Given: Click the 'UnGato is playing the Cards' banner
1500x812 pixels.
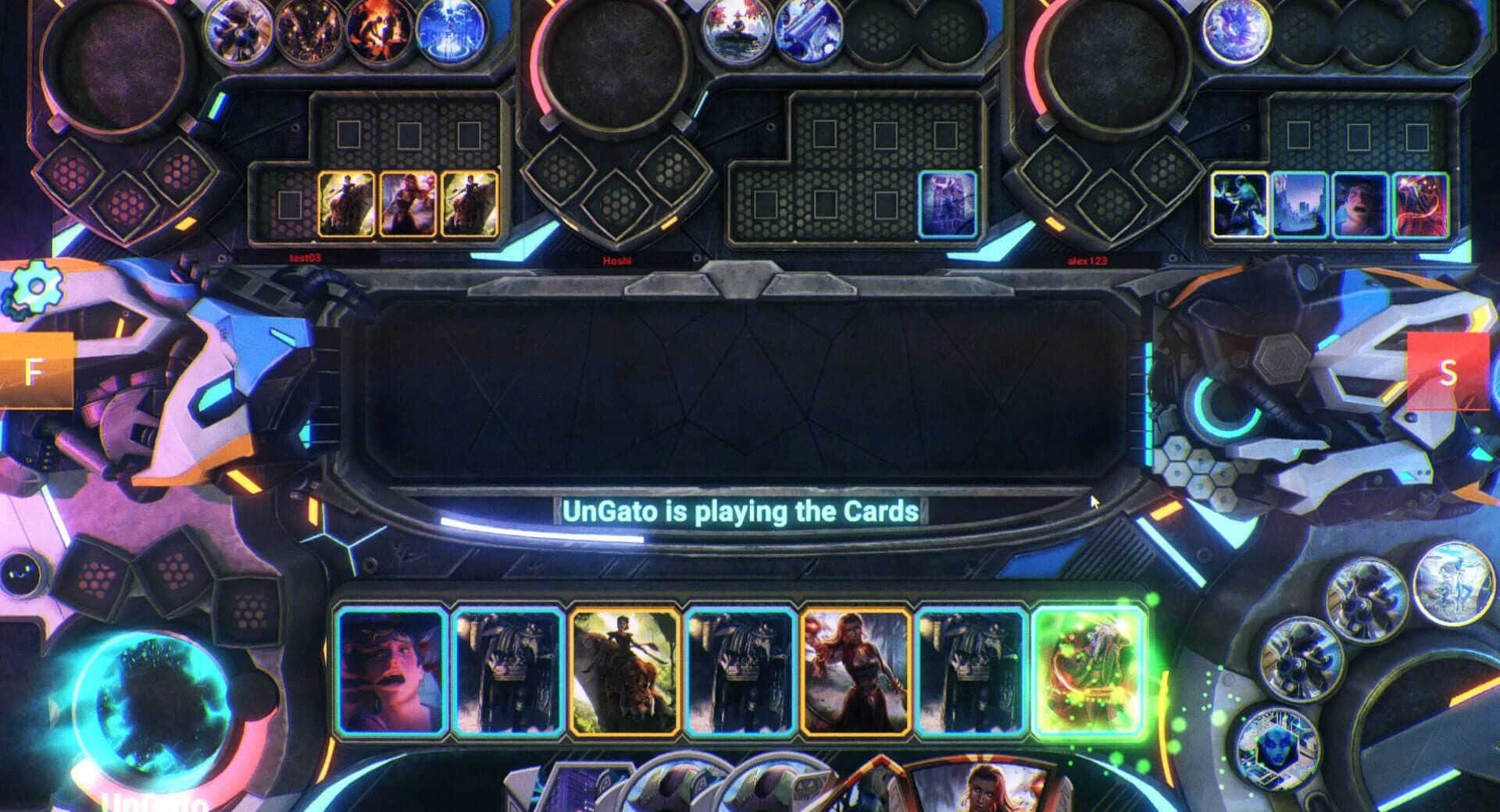Looking at the screenshot, I should tap(741, 511).
